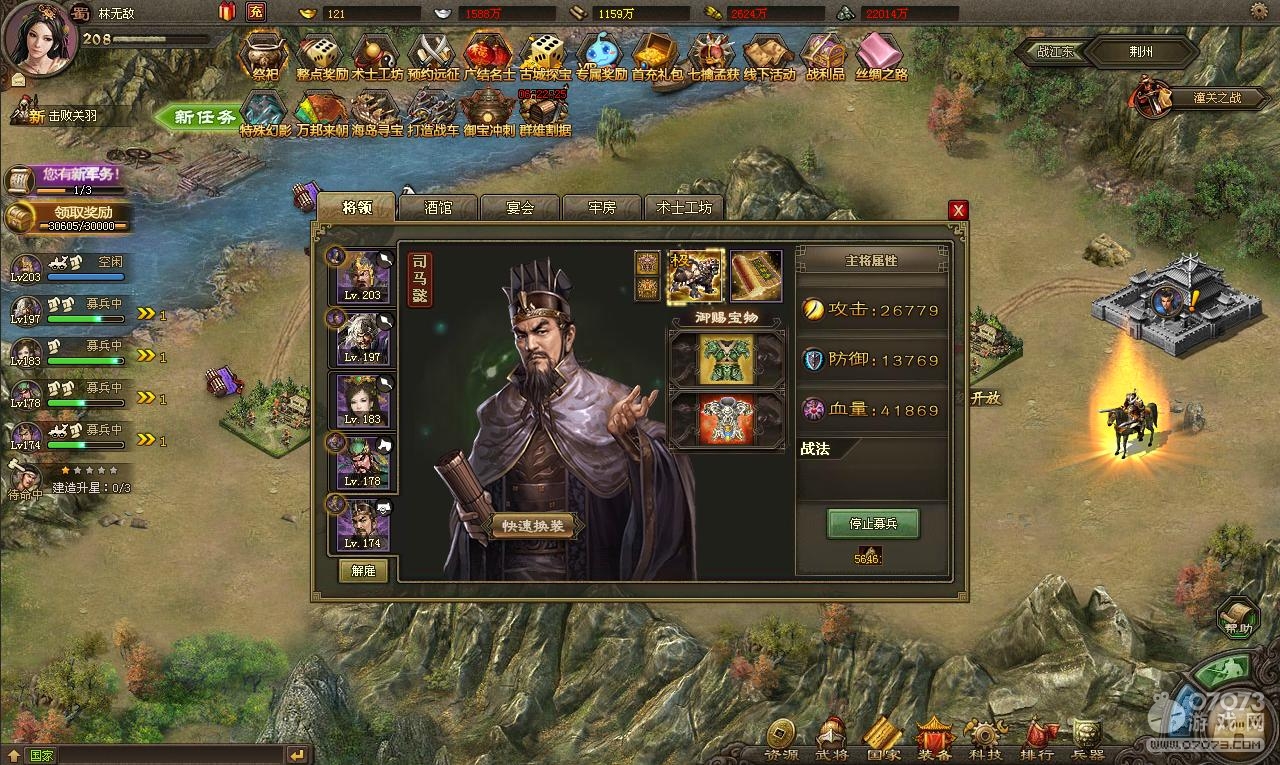Click the 快速换装 button

(x=533, y=527)
